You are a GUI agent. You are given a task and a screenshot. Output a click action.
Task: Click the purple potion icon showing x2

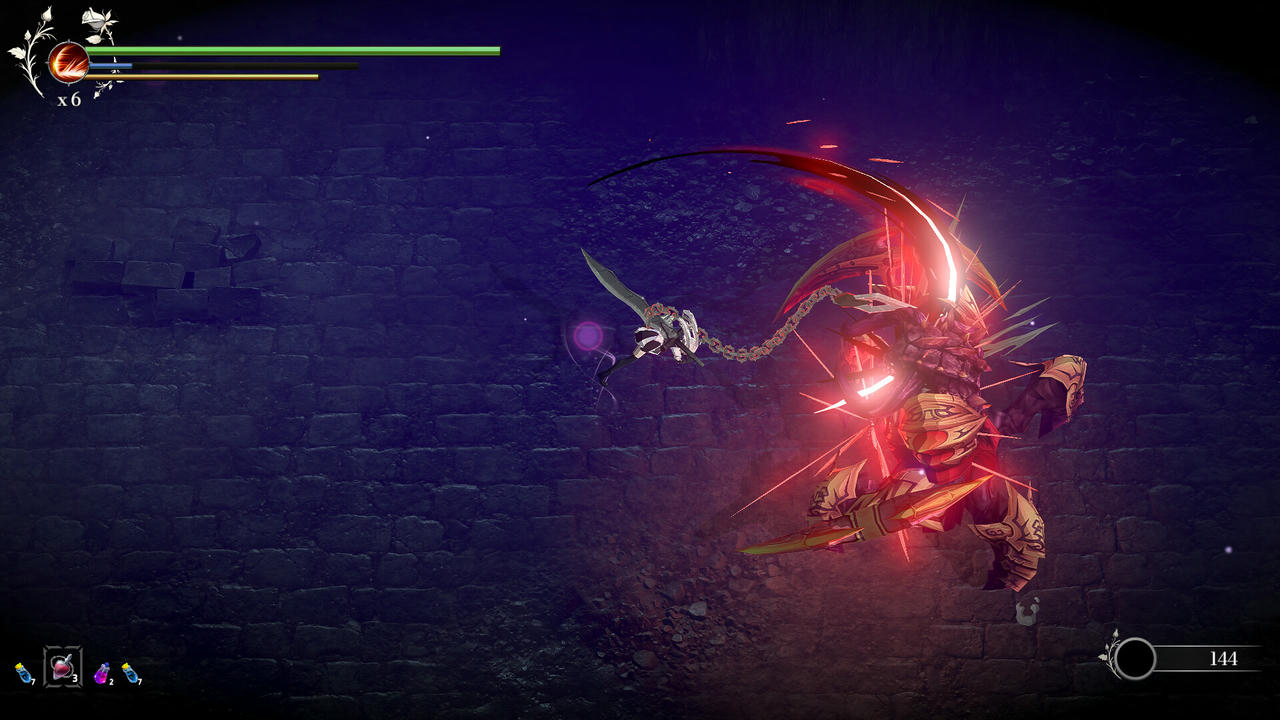101,674
